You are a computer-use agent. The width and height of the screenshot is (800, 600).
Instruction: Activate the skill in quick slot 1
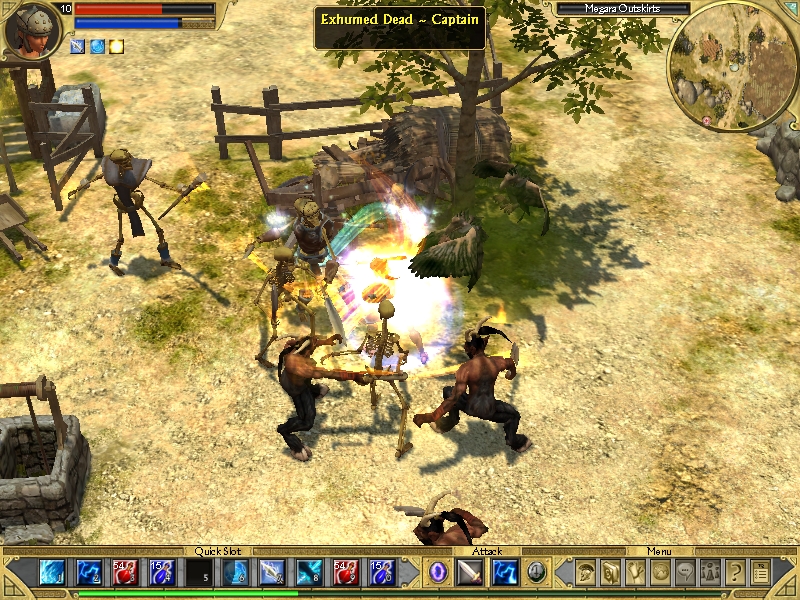[53, 572]
